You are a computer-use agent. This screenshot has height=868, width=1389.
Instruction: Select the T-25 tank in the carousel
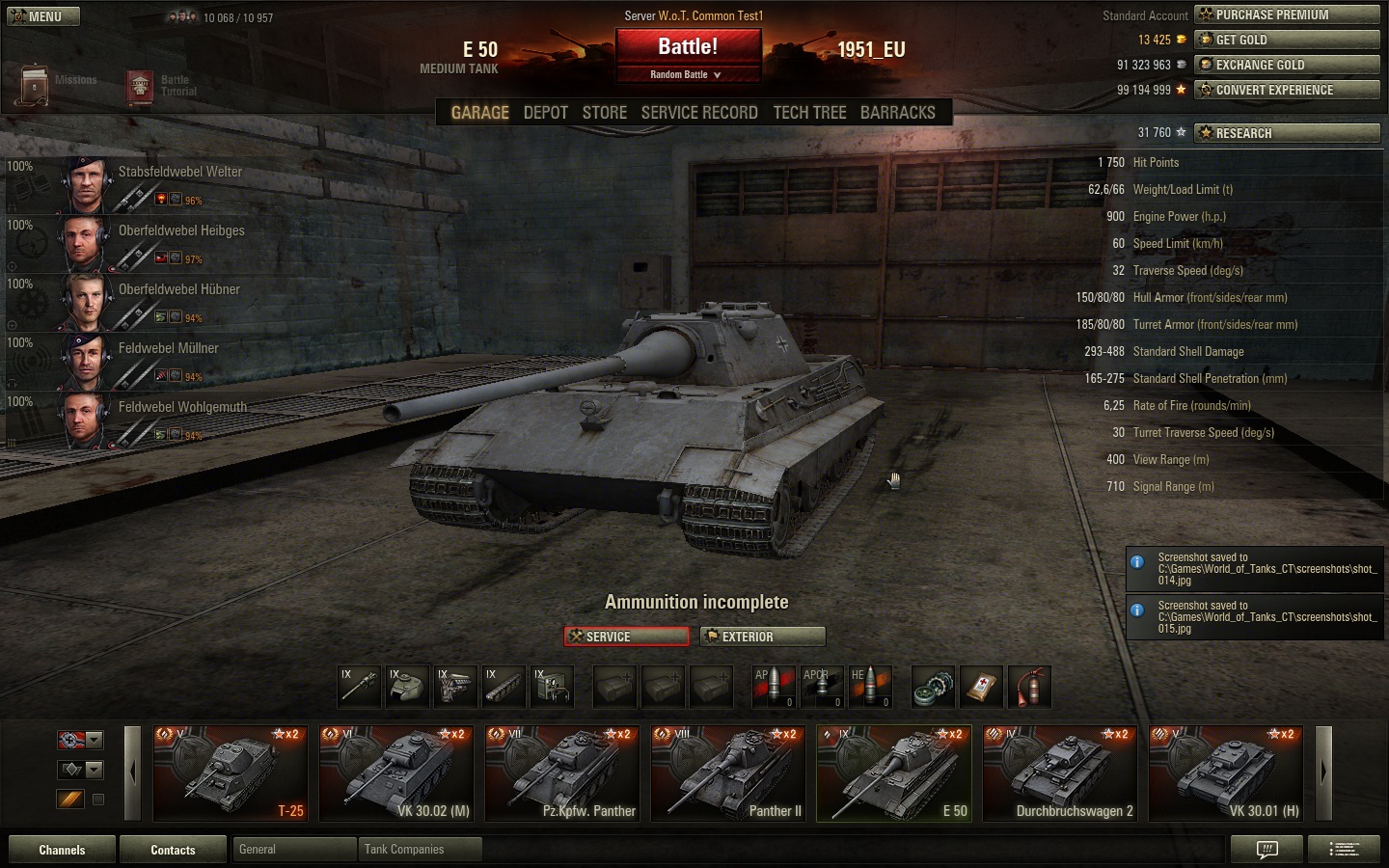pos(231,773)
